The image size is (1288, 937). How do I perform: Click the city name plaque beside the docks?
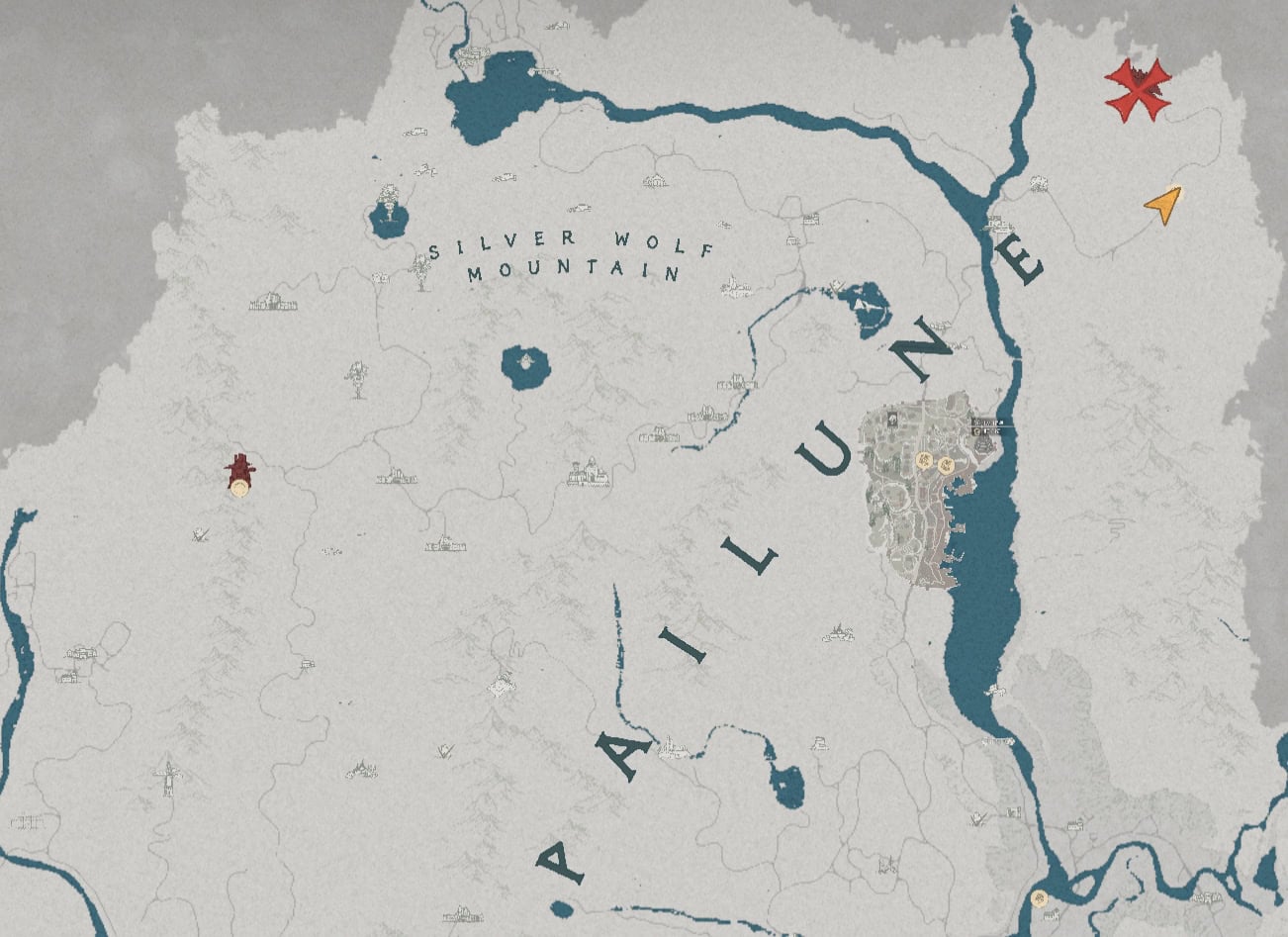point(989,422)
